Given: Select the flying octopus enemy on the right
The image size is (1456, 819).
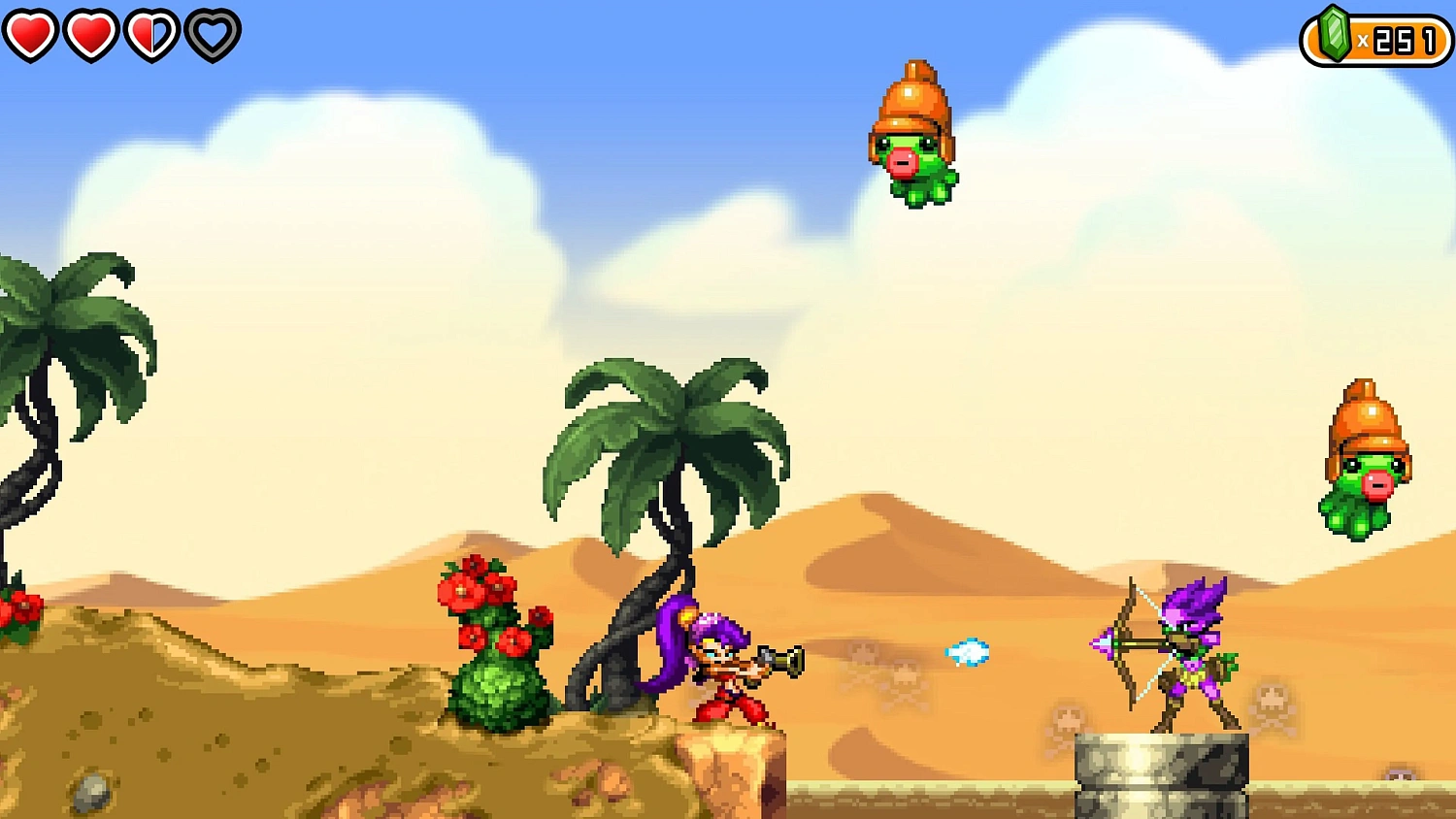Looking at the screenshot, I should tap(1364, 456).
